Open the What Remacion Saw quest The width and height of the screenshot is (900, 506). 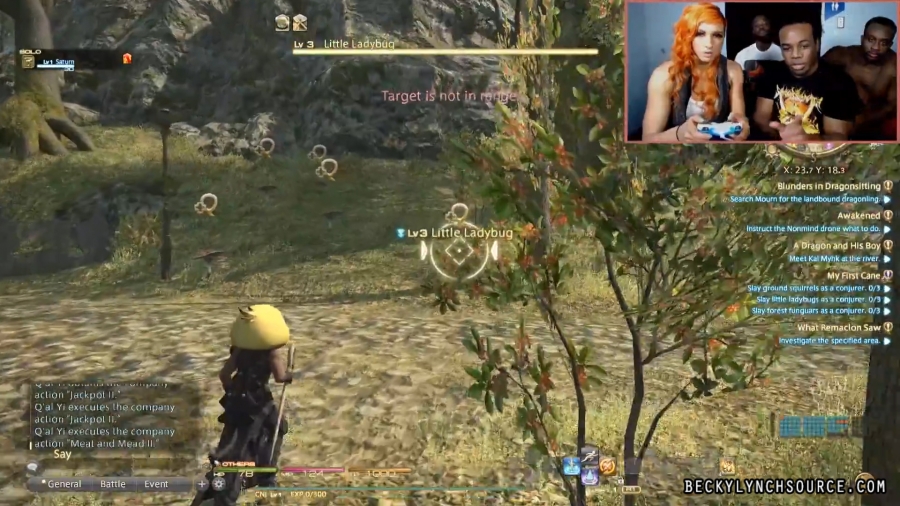(838, 327)
